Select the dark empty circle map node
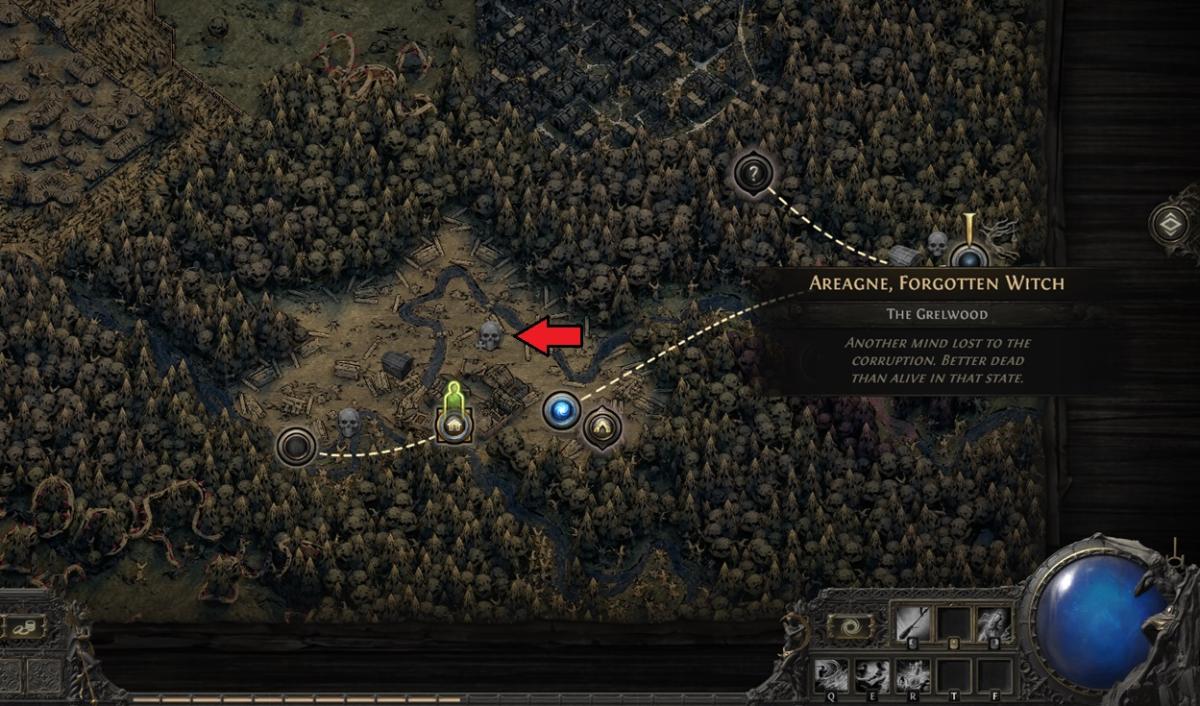The height and width of the screenshot is (706, 1200). tap(297, 445)
